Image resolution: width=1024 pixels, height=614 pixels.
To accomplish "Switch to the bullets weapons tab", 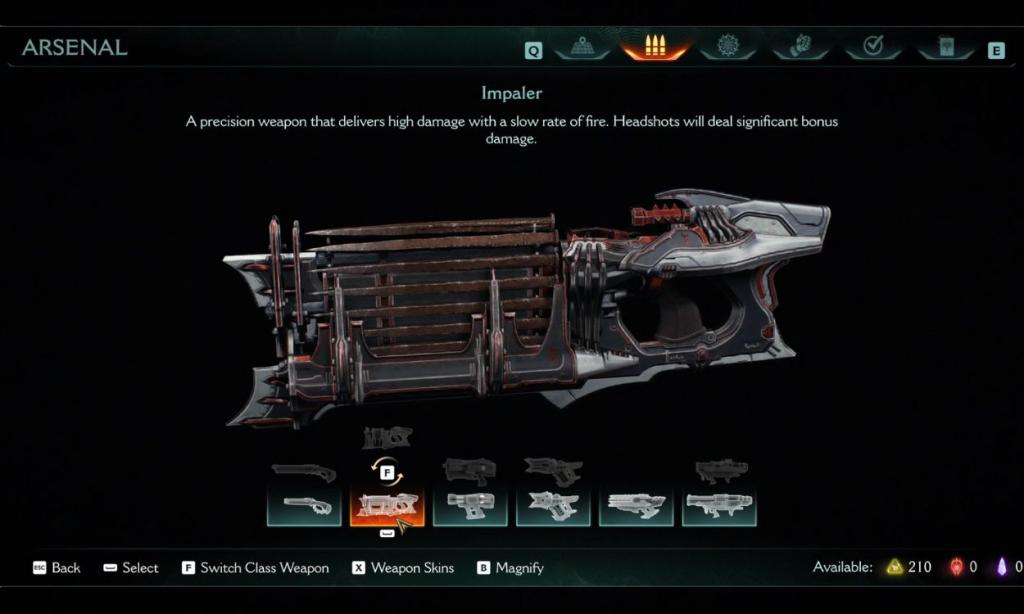I will point(655,47).
